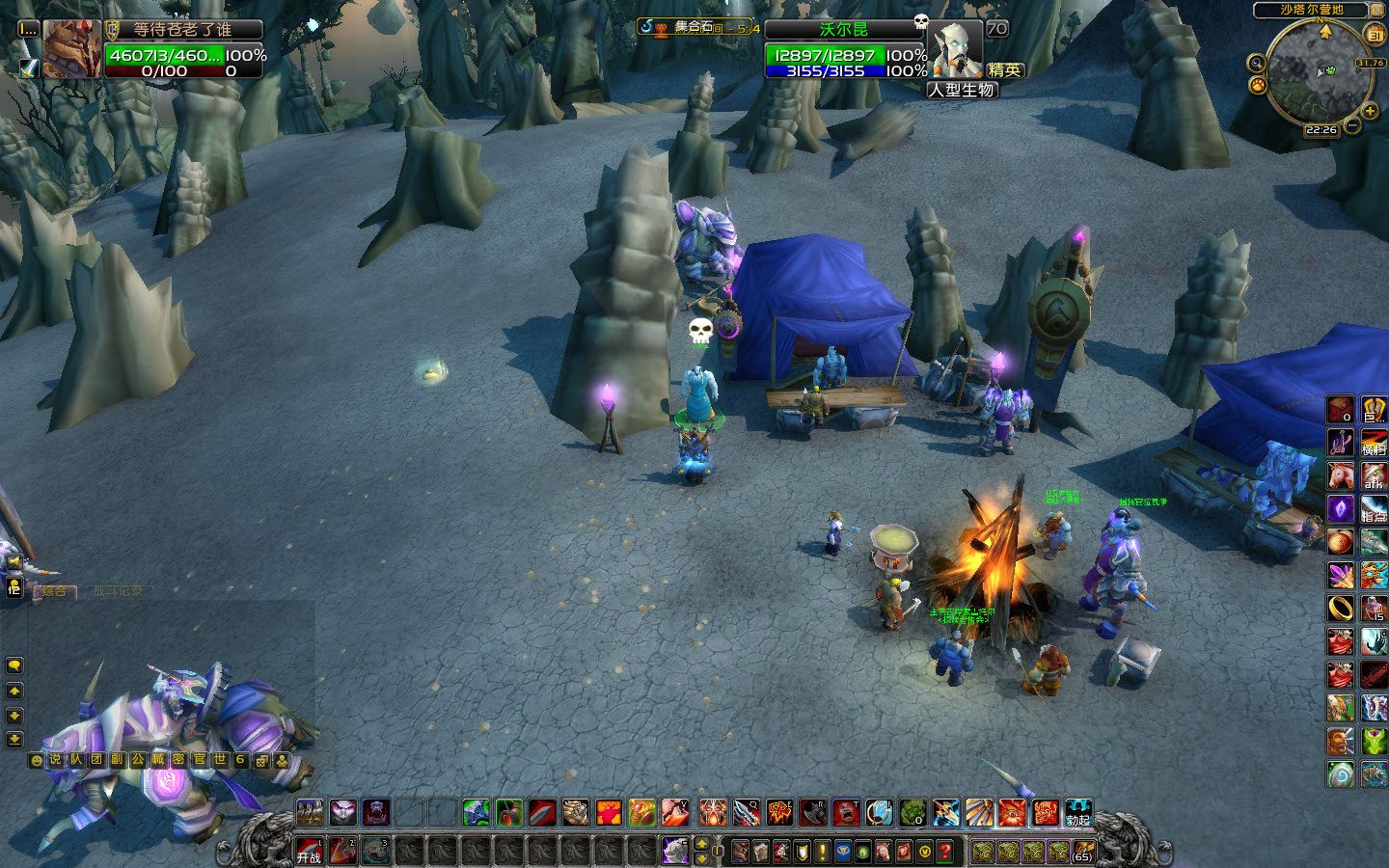Click the target portrait of 沃尔昆
The image size is (1389, 868).
(955, 48)
